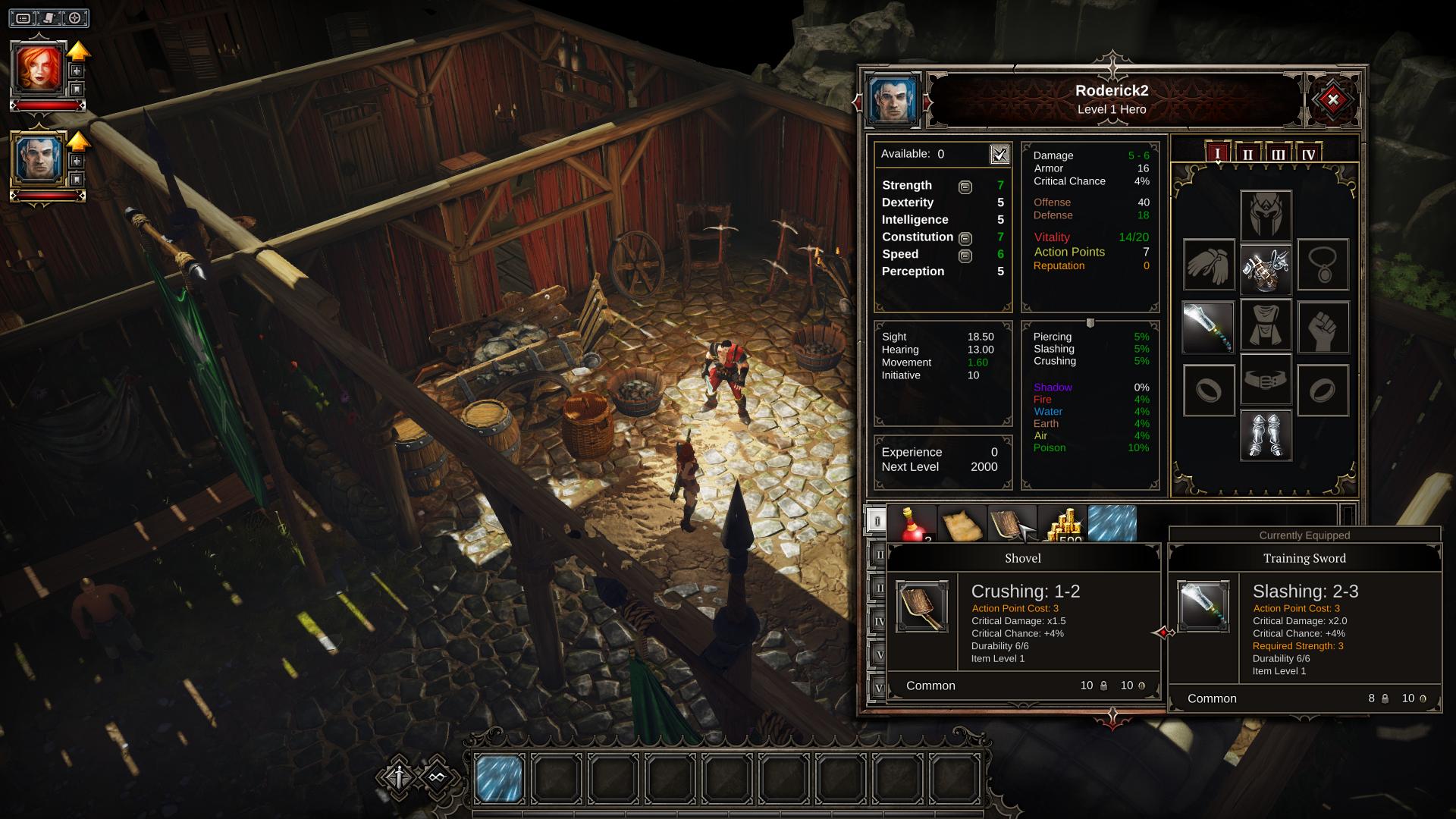
Task: Click the waypoint compass icon in the top-left toolbar
Action: [x=75, y=19]
